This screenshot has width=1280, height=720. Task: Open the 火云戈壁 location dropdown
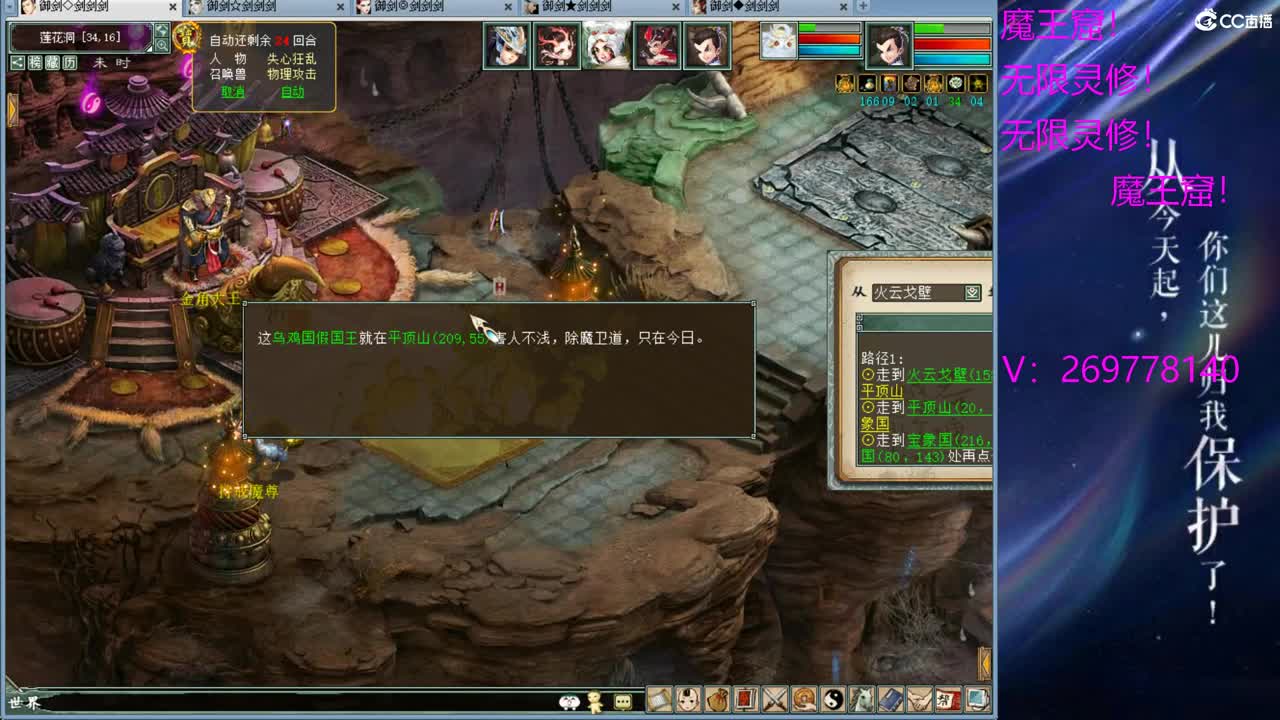click(973, 291)
